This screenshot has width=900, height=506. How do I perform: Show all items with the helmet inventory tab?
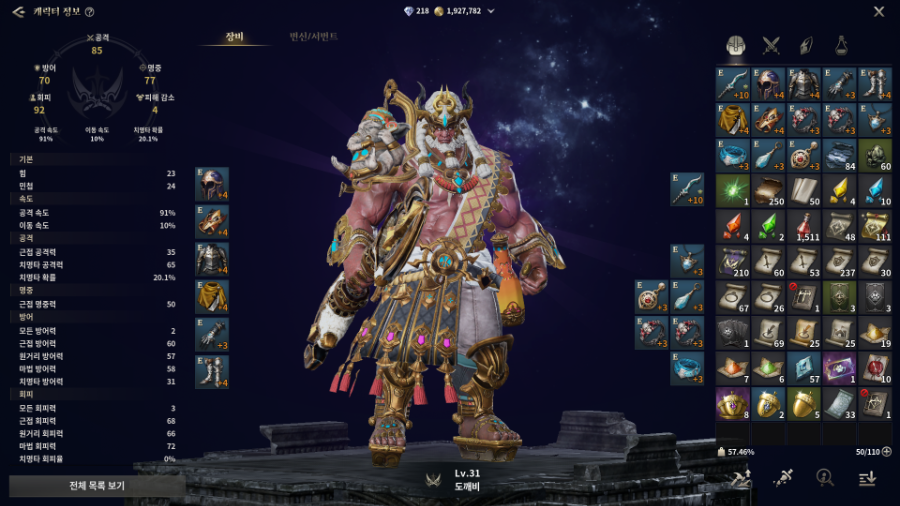coord(735,45)
